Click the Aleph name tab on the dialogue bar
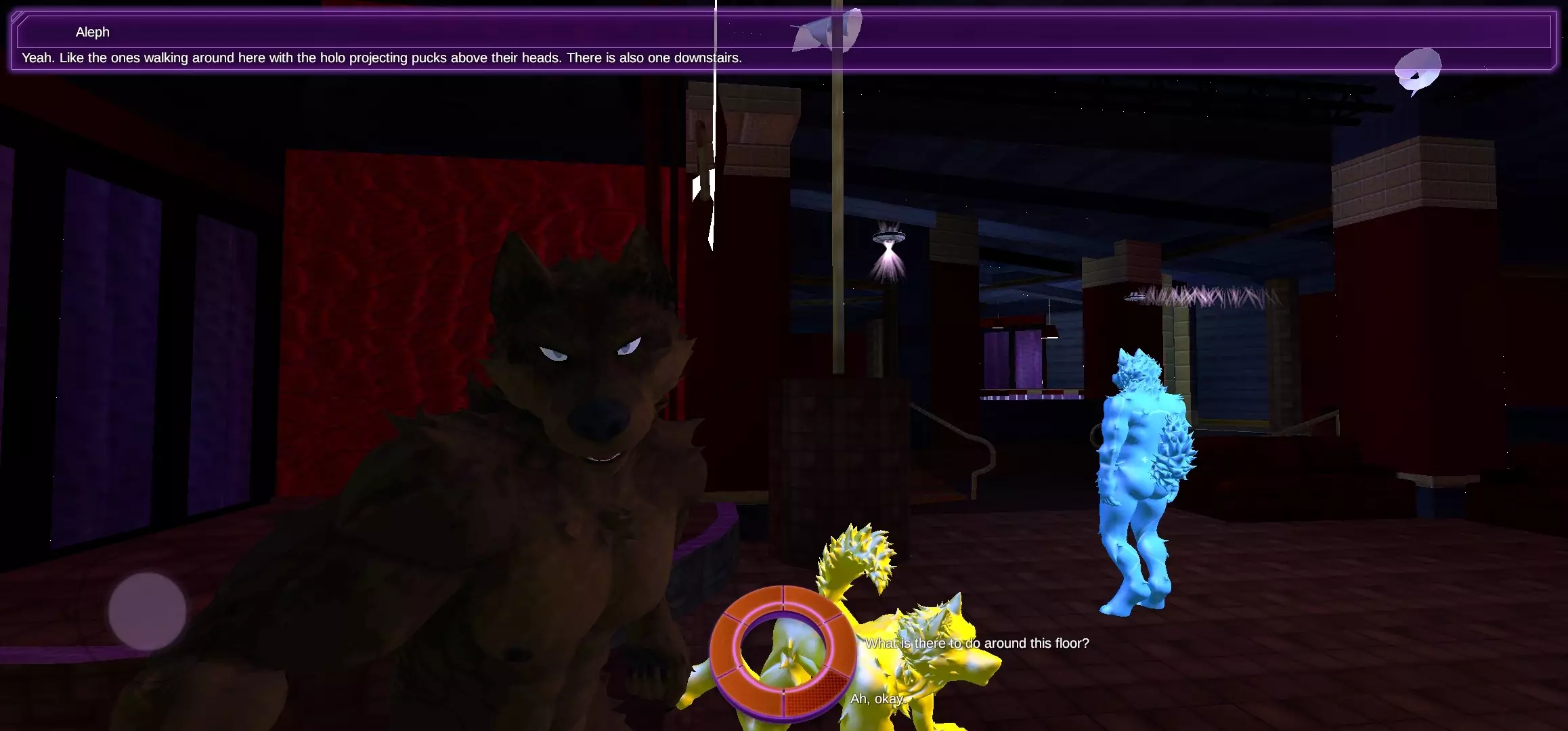 click(x=93, y=32)
